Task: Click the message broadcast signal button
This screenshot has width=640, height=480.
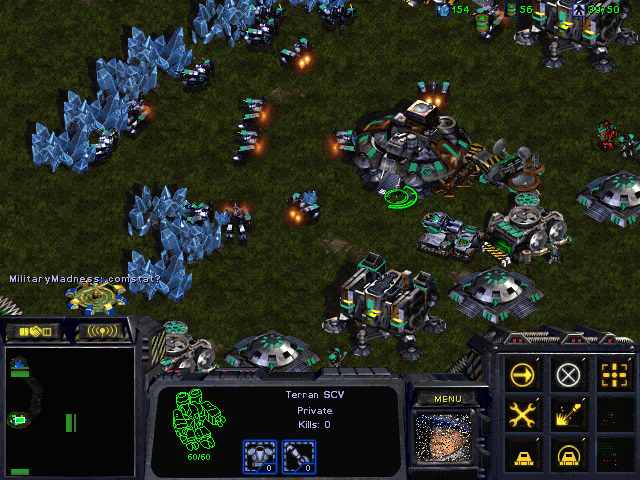Action: [104, 331]
